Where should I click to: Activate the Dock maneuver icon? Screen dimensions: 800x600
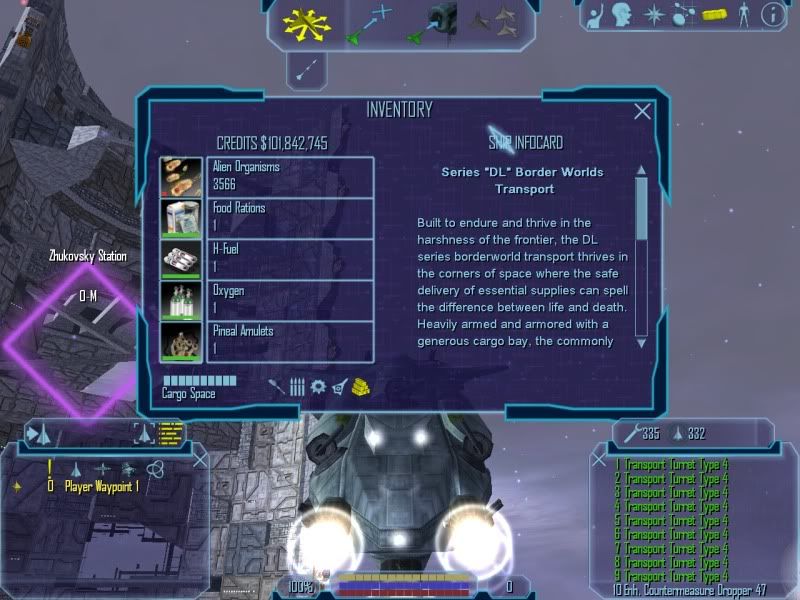click(432, 24)
